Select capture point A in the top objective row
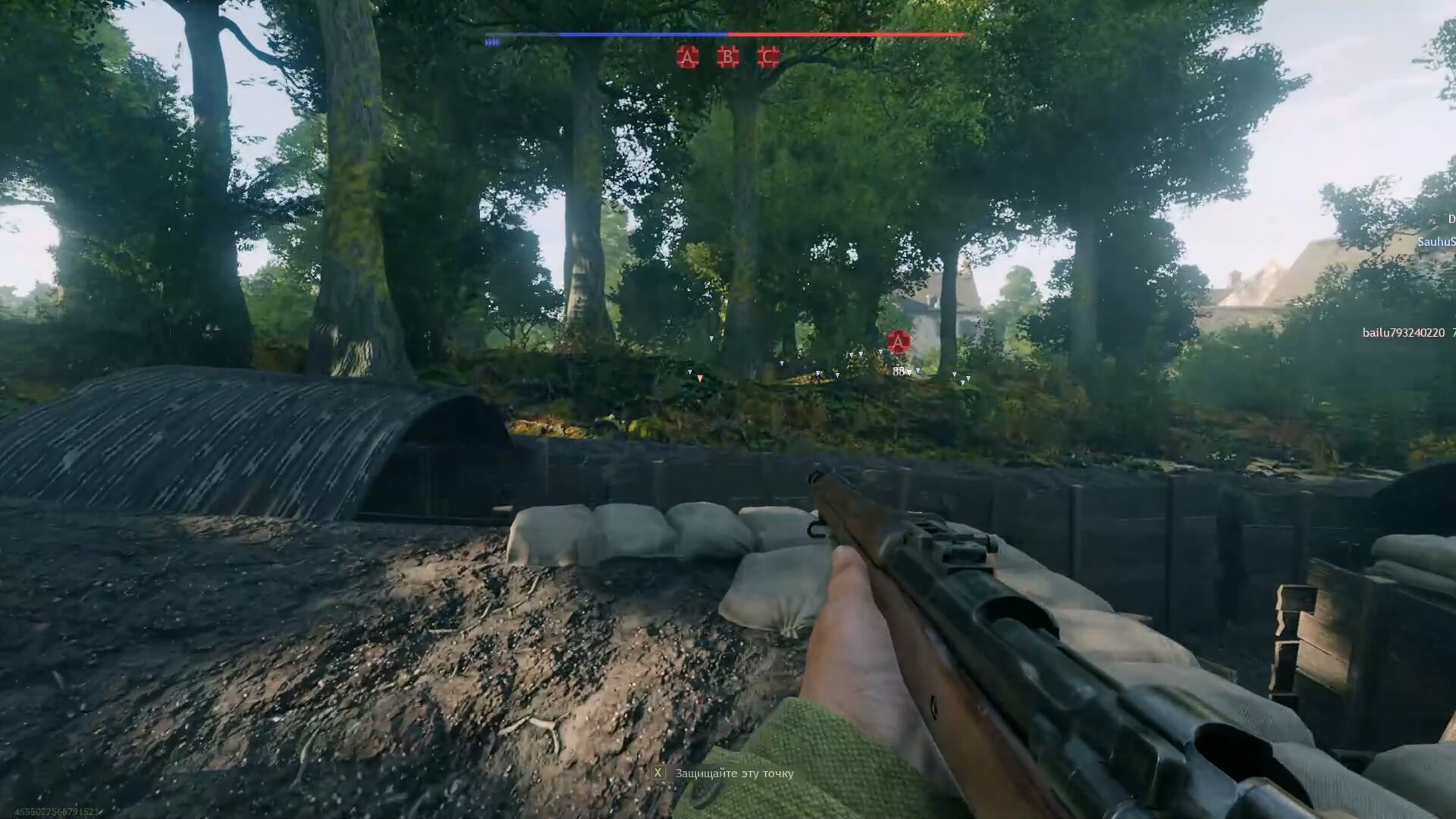Image resolution: width=1456 pixels, height=819 pixels. 688,57
